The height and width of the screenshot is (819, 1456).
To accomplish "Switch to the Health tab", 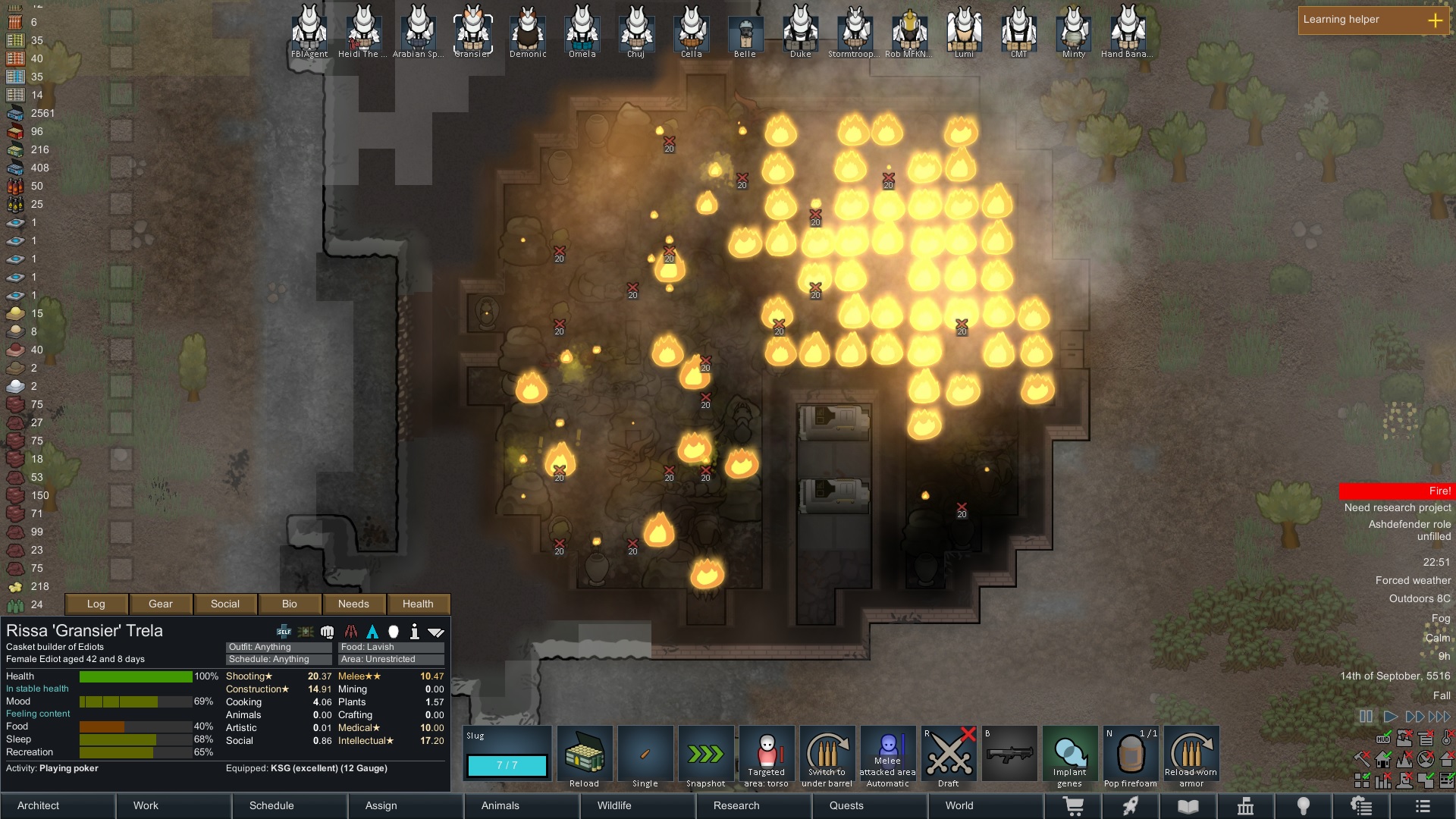I will (x=418, y=604).
